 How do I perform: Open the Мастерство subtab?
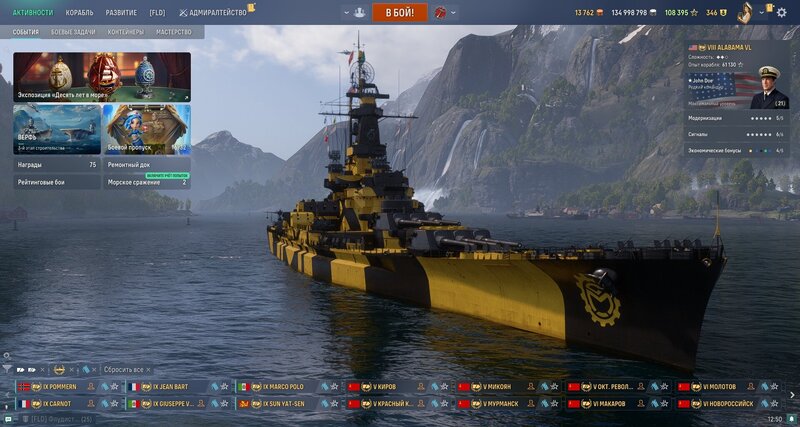click(x=174, y=32)
